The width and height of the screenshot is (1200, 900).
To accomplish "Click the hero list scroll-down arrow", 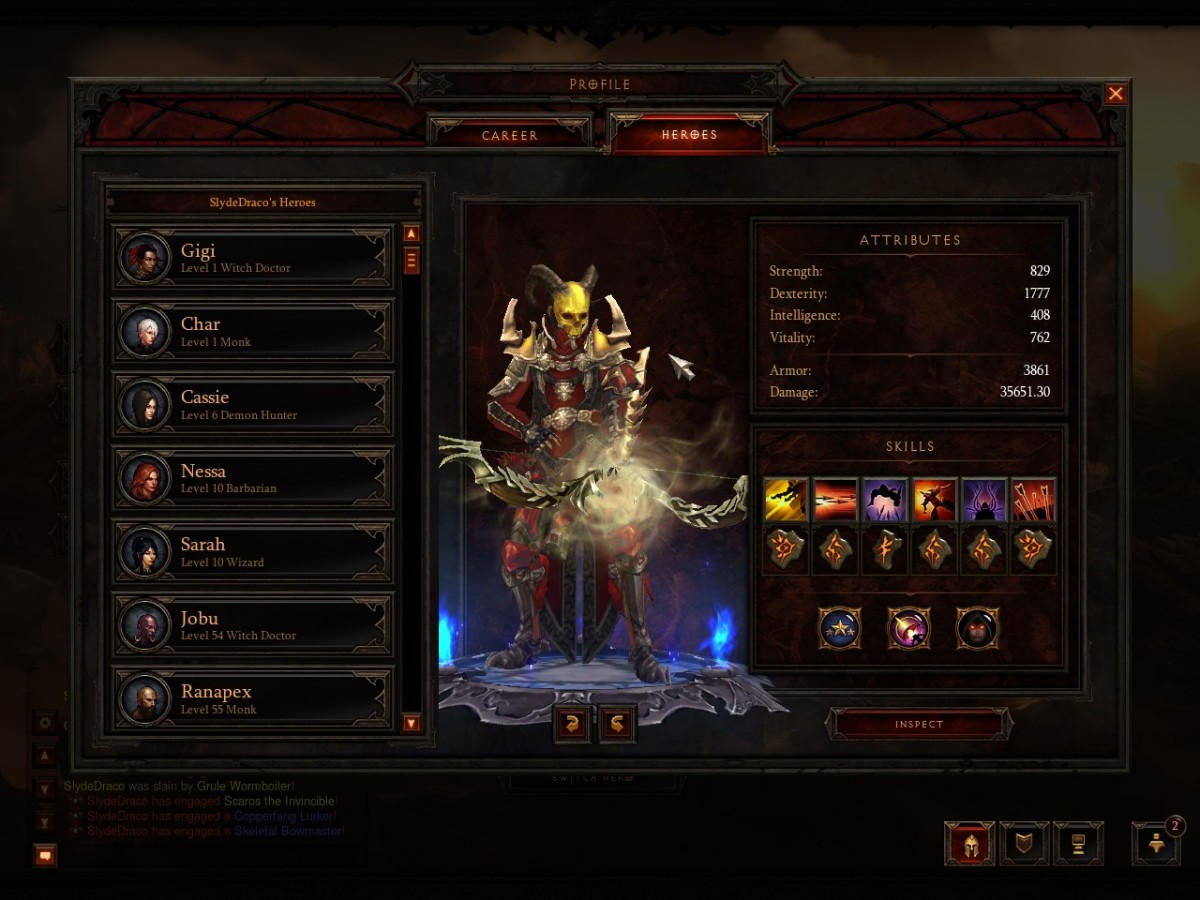I will point(411,722).
